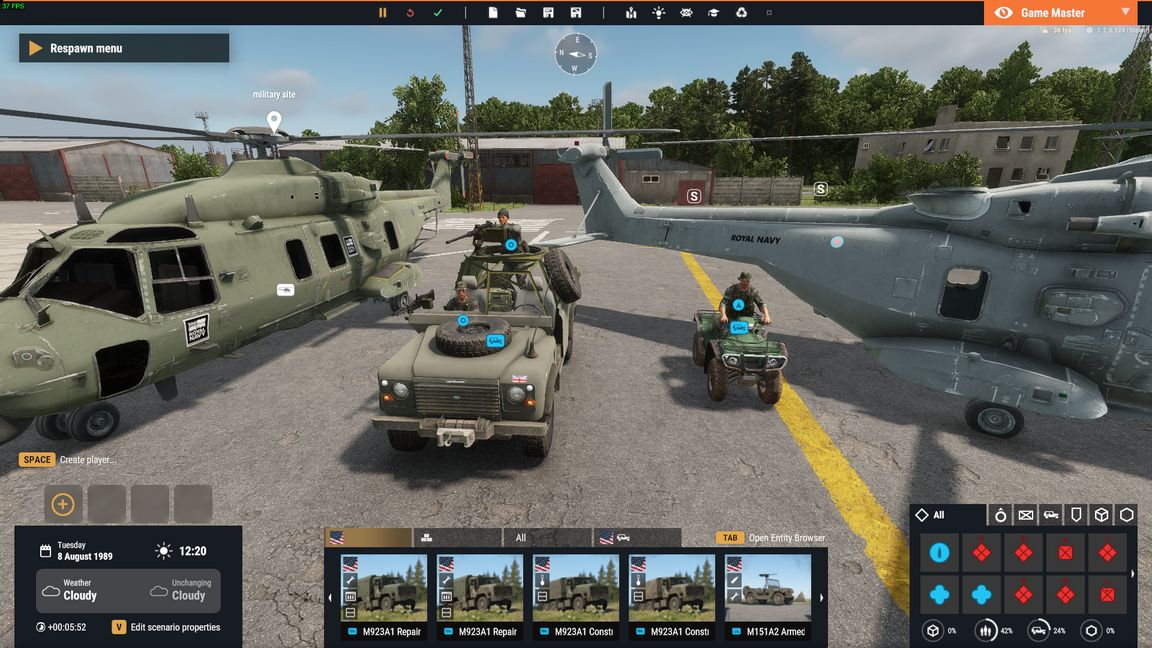Click the green checkmark toolbar icon
This screenshot has height=648, width=1152.
pyautogui.click(x=438, y=13)
